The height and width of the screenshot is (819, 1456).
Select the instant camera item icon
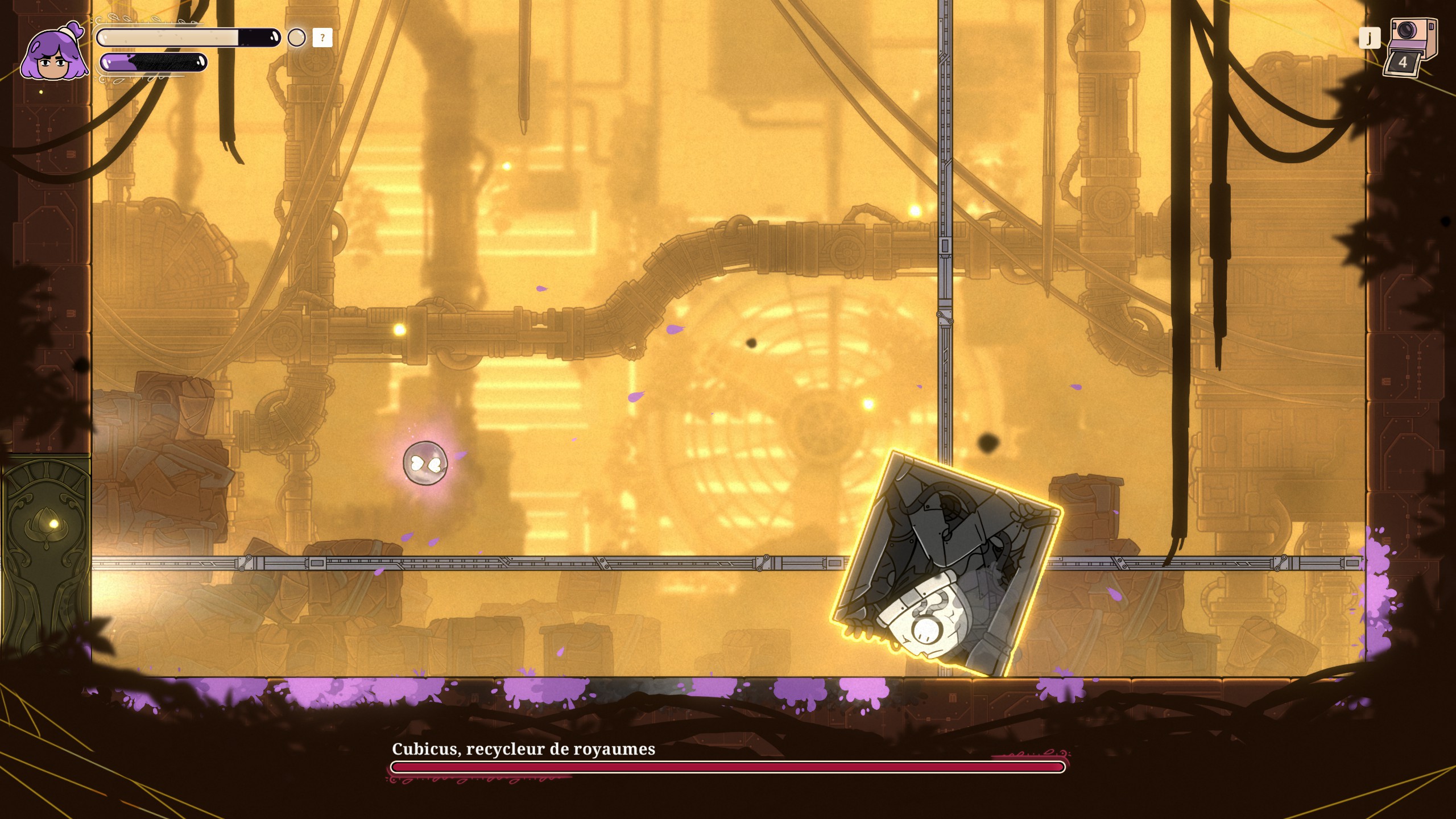(1412, 47)
